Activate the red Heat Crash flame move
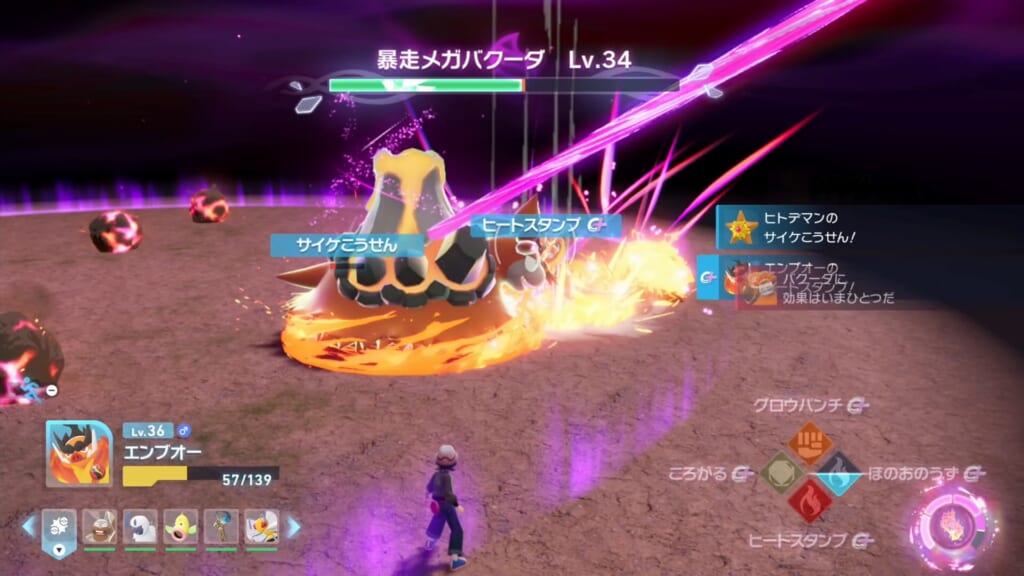Viewport: 1024px width, 576px height. pos(810,502)
